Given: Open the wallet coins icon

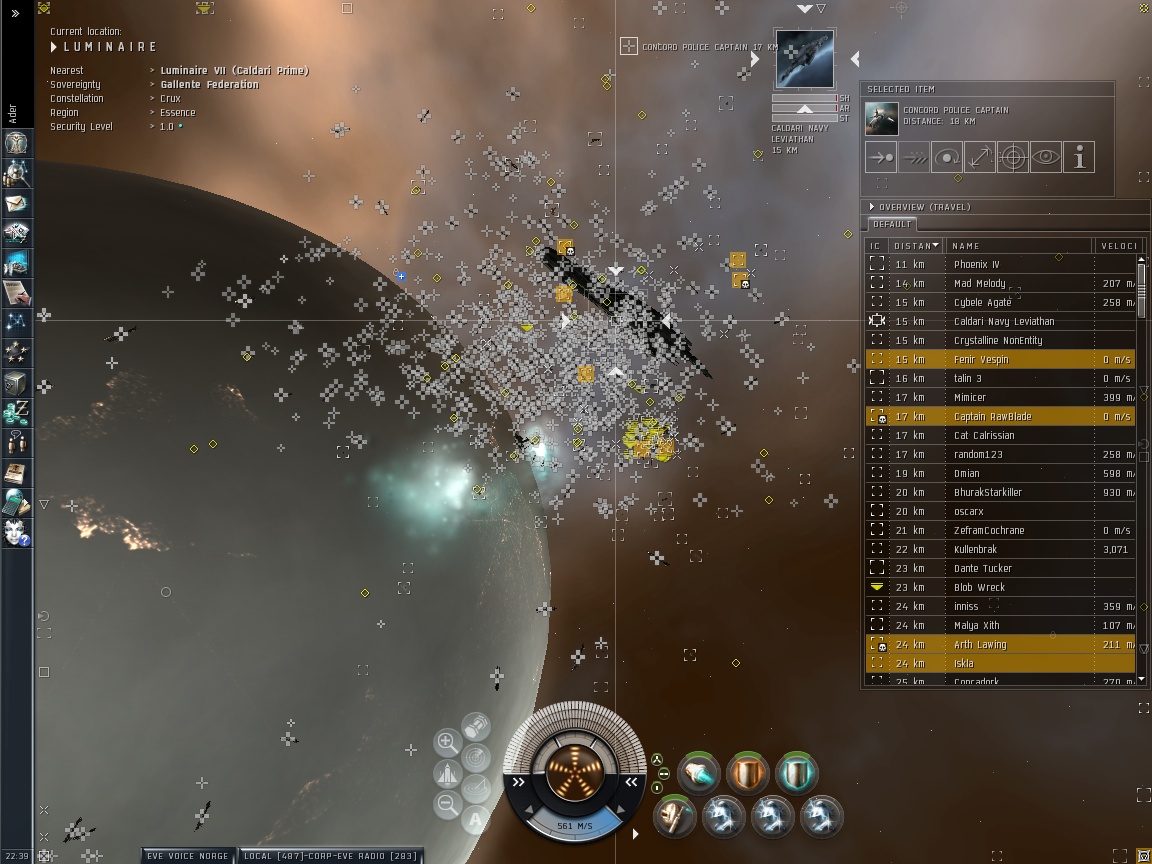Looking at the screenshot, I should click(x=16, y=411).
